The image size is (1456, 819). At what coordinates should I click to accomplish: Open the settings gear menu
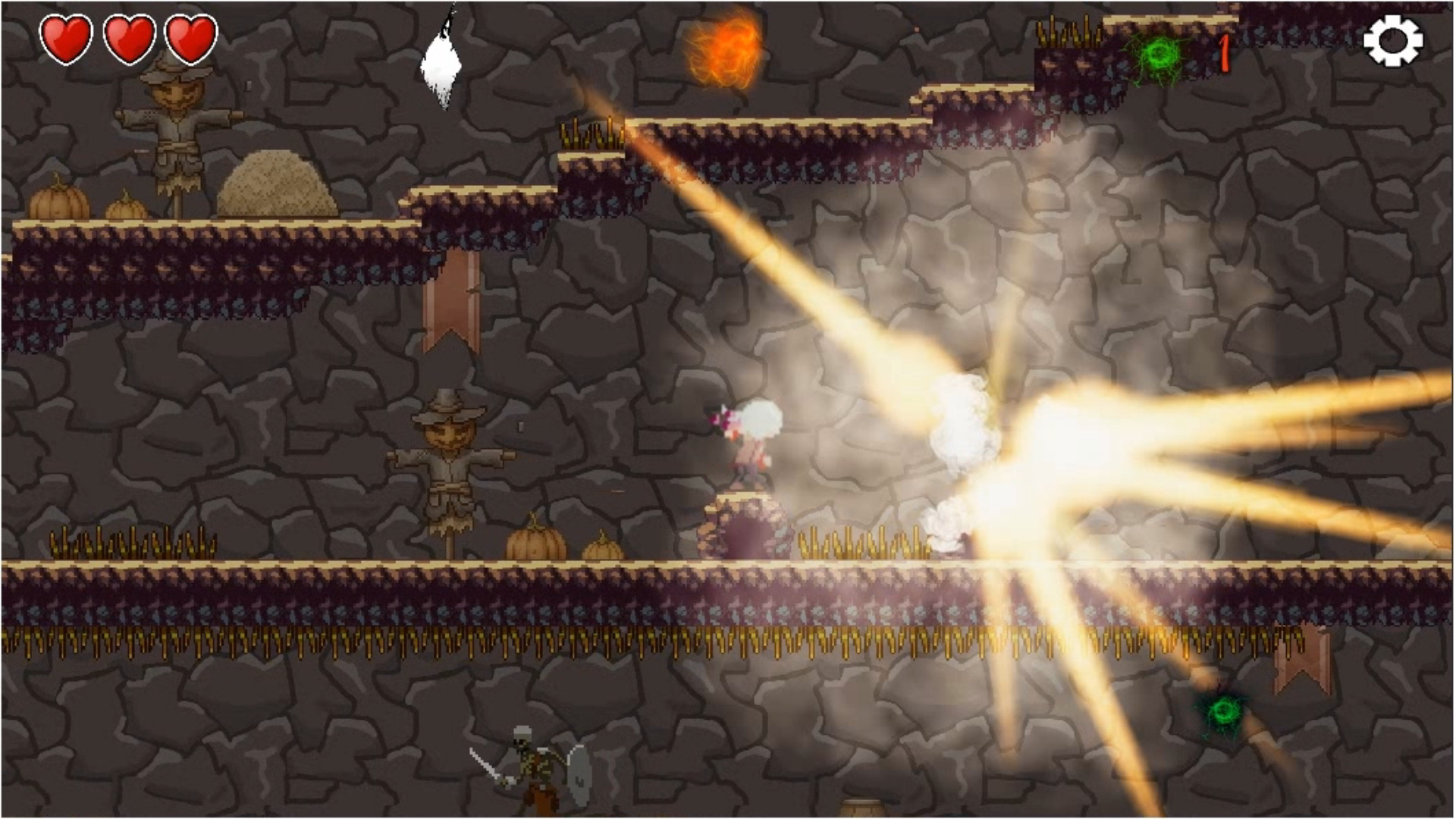(1393, 39)
